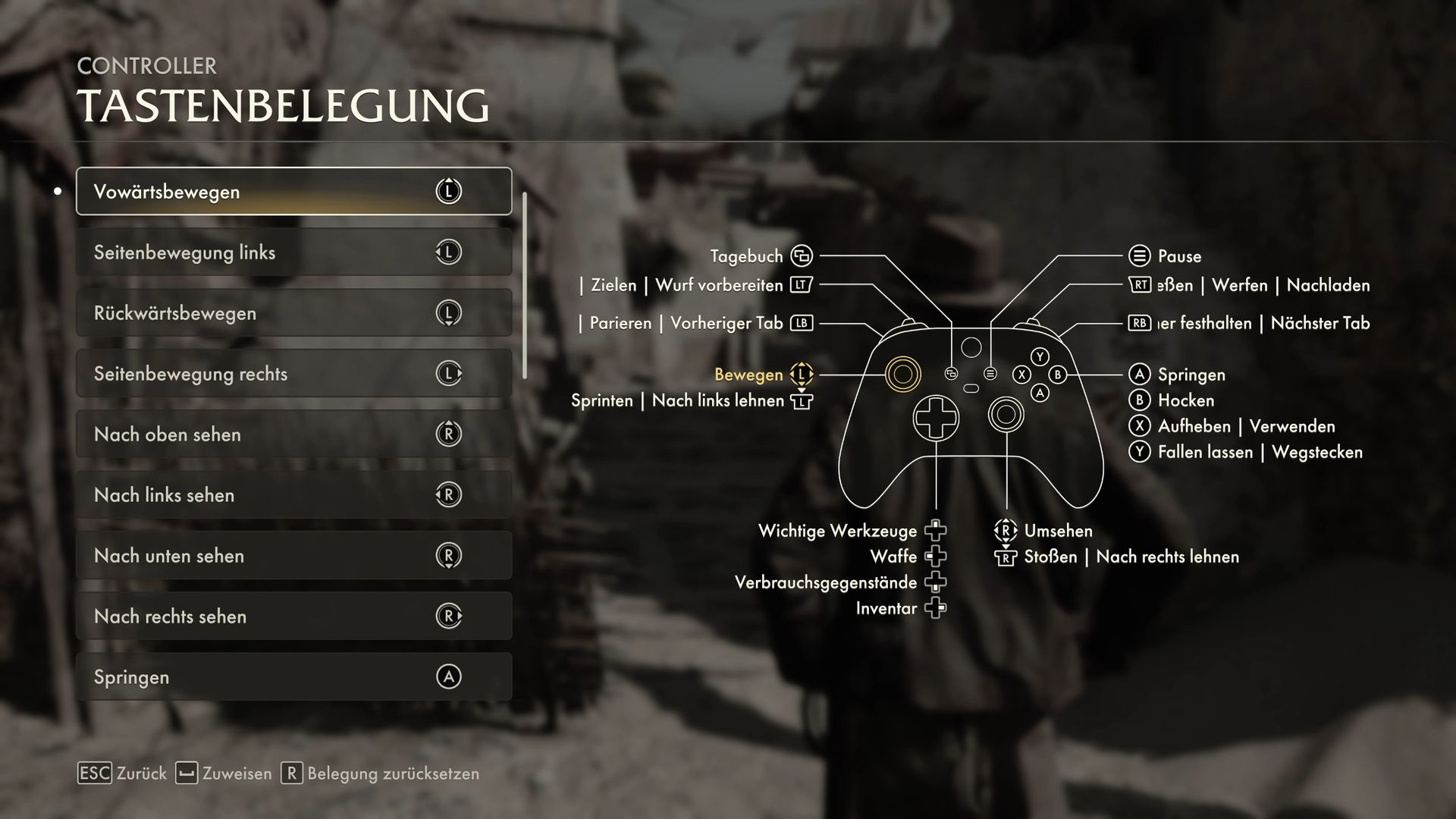
Task: Select the Seitenbewegung rechts entry
Action: [293, 373]
